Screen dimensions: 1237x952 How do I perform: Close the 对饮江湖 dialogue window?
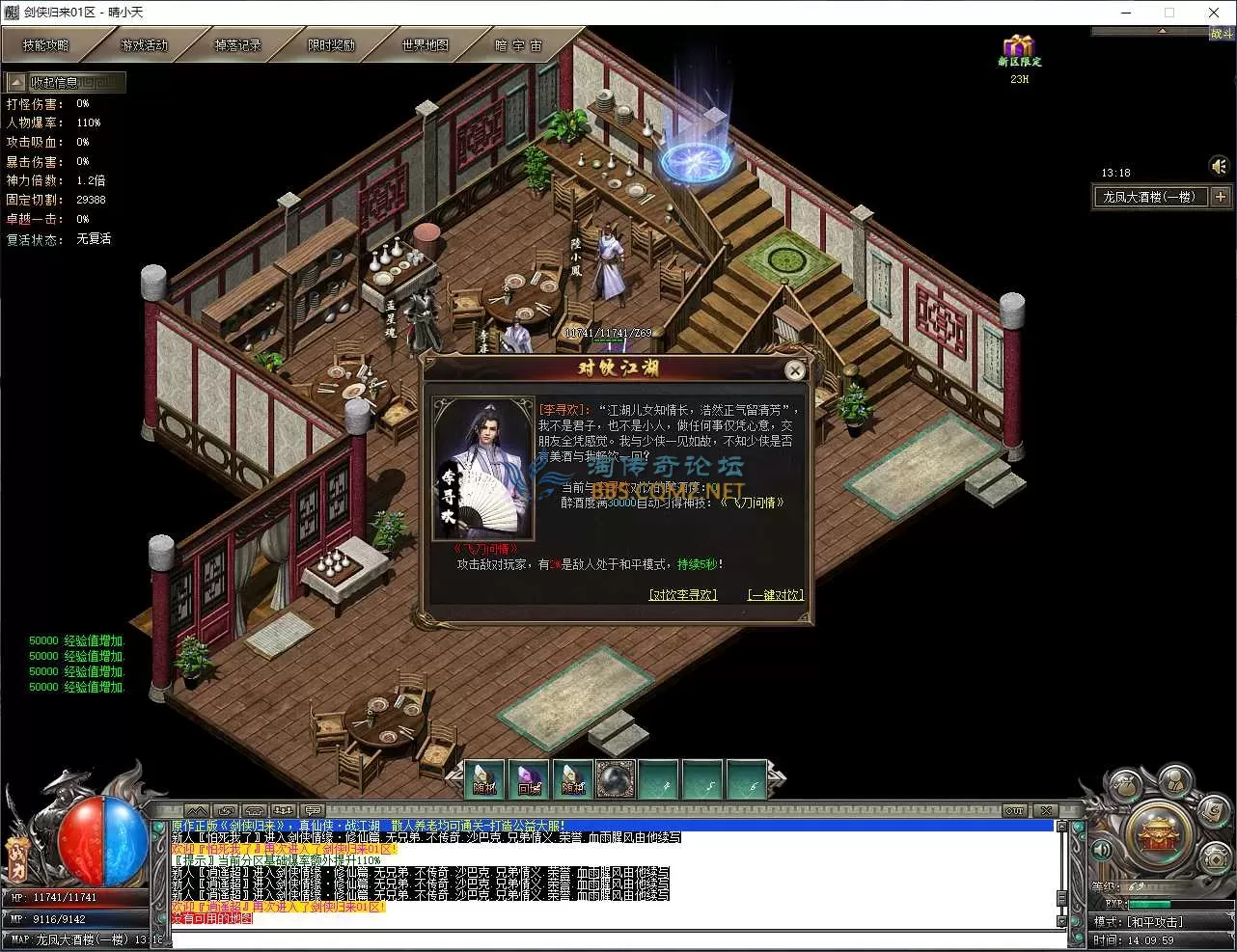click(x=794, y=370)
